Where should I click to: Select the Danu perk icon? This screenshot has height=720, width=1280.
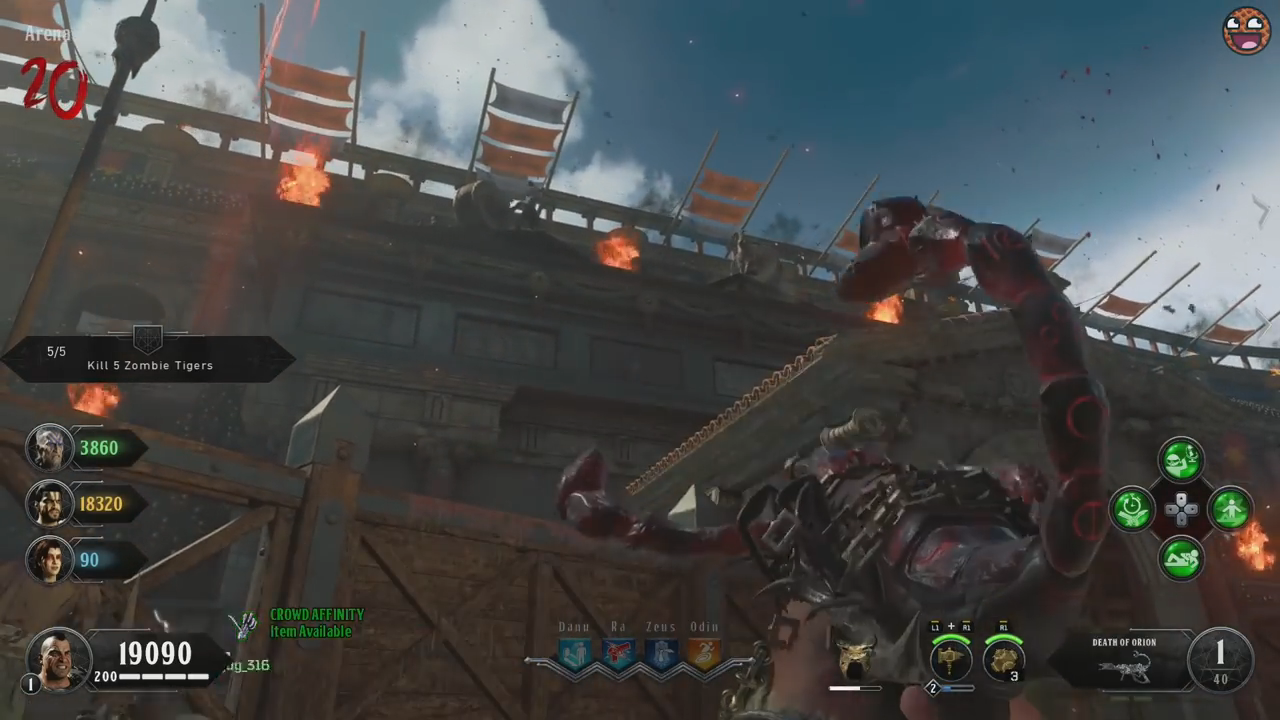(574, 654)
